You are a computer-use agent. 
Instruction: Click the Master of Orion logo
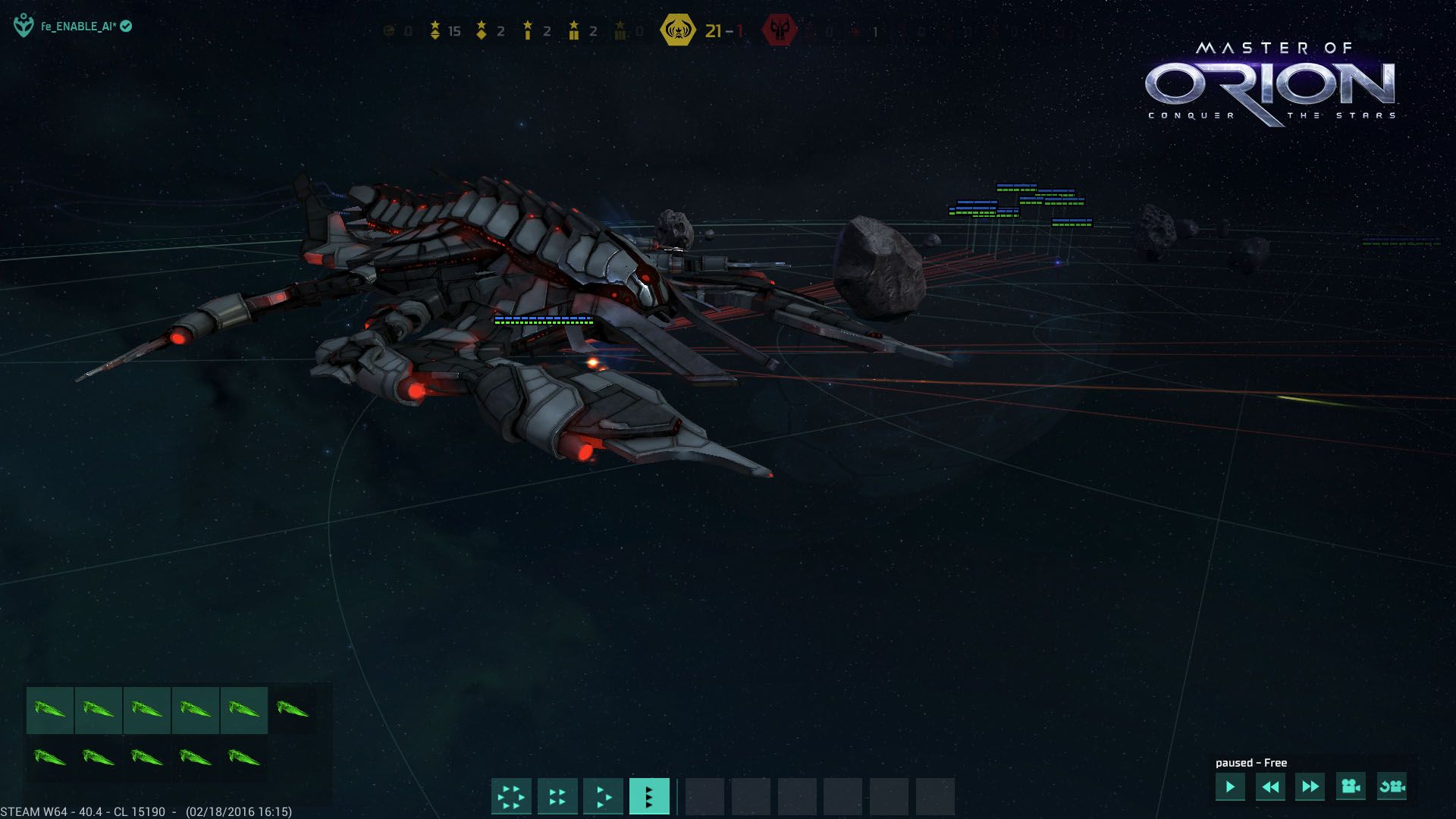1272,83
